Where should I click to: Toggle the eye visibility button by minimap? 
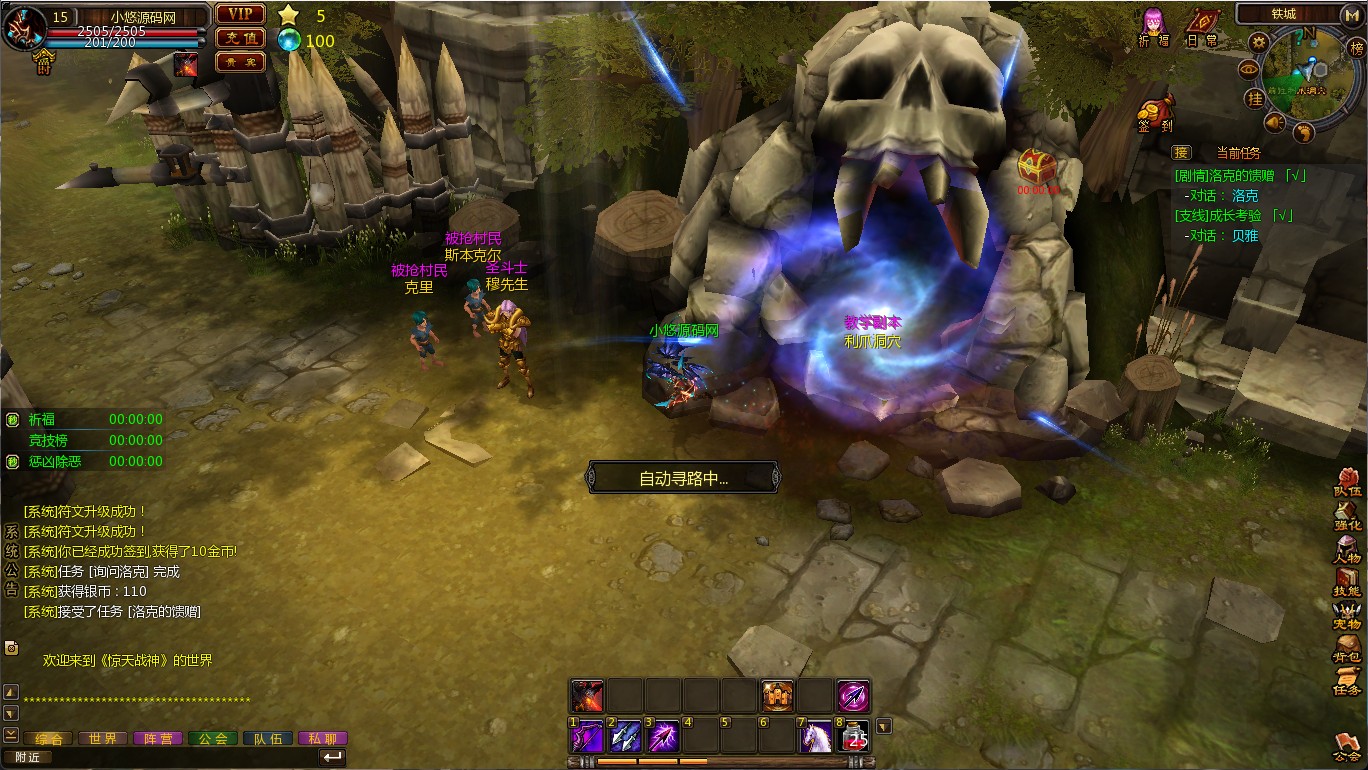point(1248,69)
